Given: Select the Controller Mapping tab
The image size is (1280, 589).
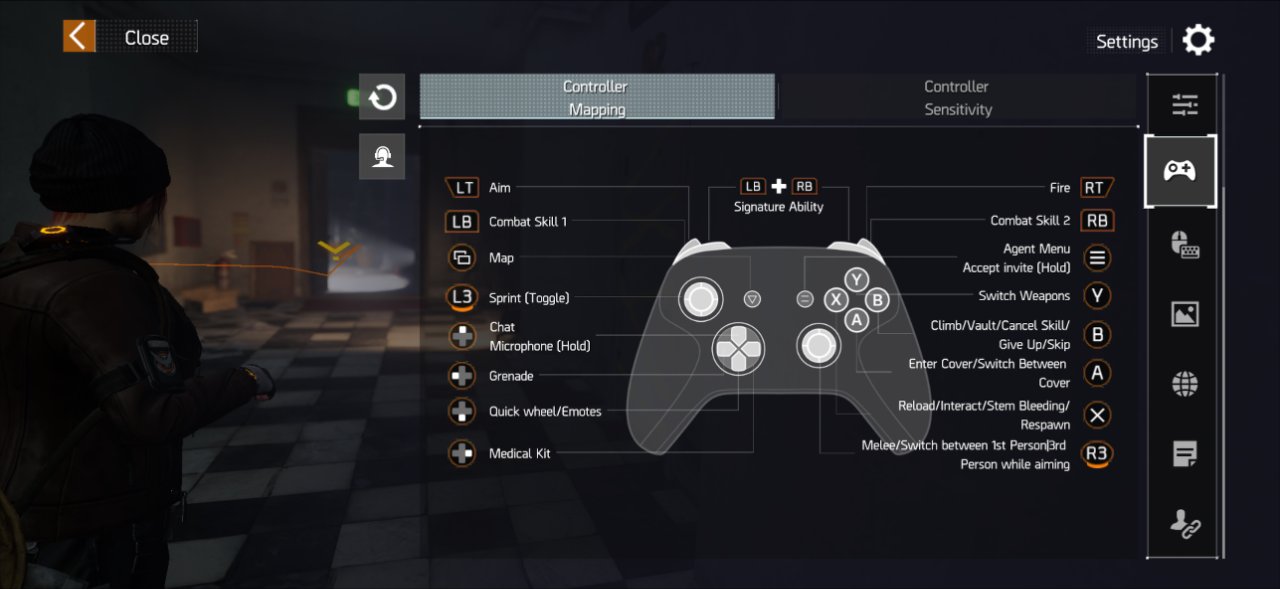Looking at the screenshot, I should pos(596,97).
